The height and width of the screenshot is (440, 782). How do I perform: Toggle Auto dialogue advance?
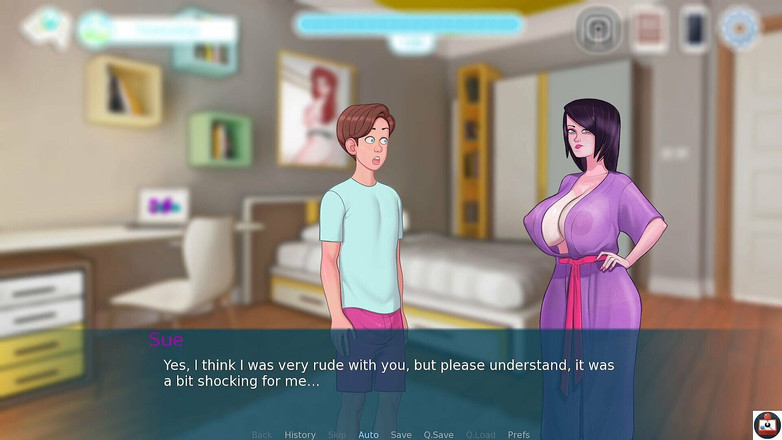click(x=368, y=435)
